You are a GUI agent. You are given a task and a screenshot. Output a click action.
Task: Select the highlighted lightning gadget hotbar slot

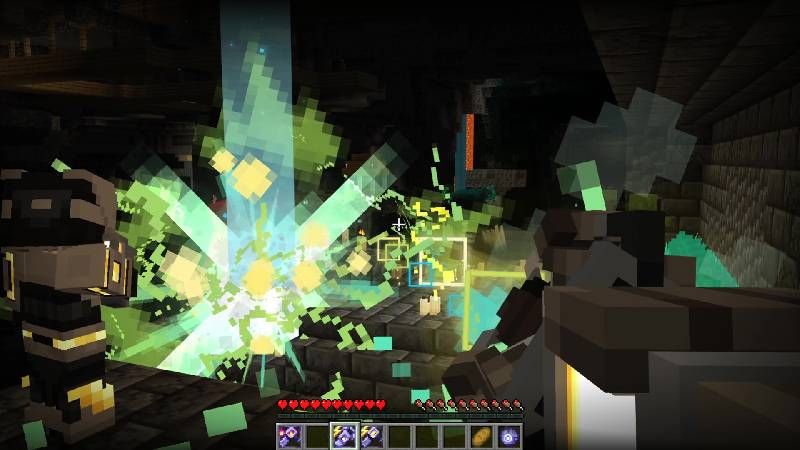point(344,435)
